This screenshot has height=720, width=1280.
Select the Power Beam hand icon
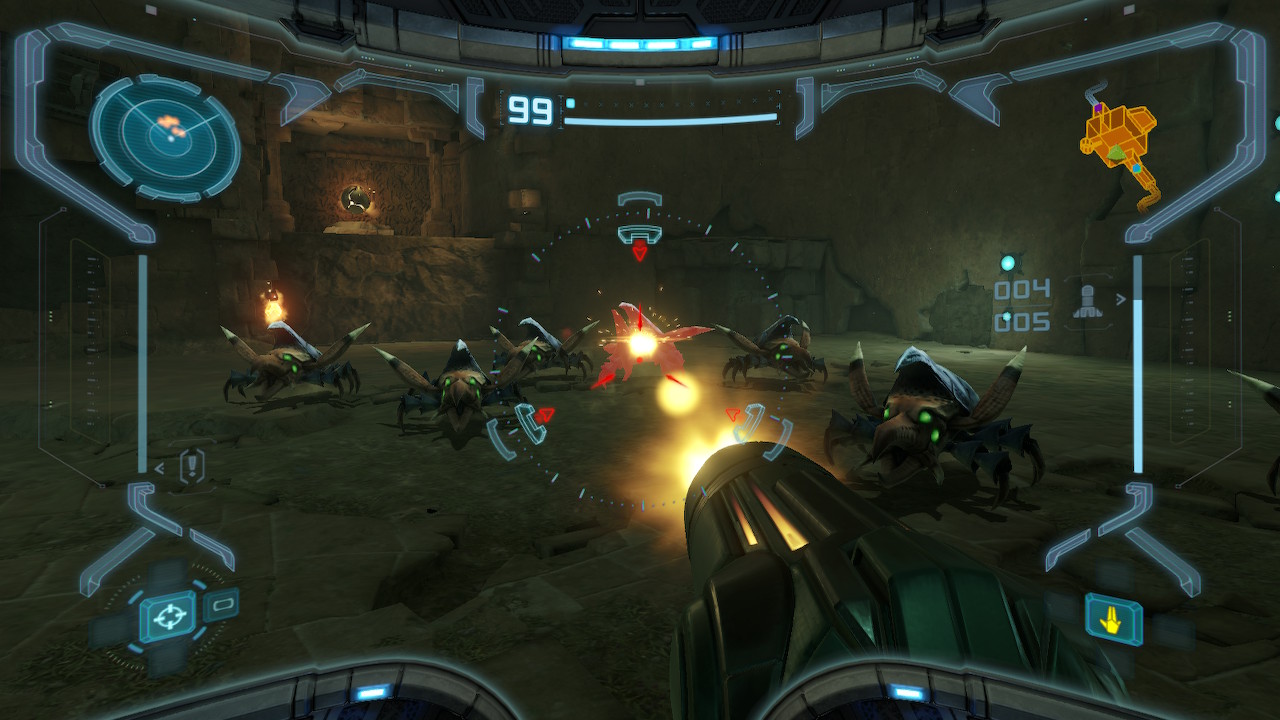pyautogui.click(x=1113, y=619)
